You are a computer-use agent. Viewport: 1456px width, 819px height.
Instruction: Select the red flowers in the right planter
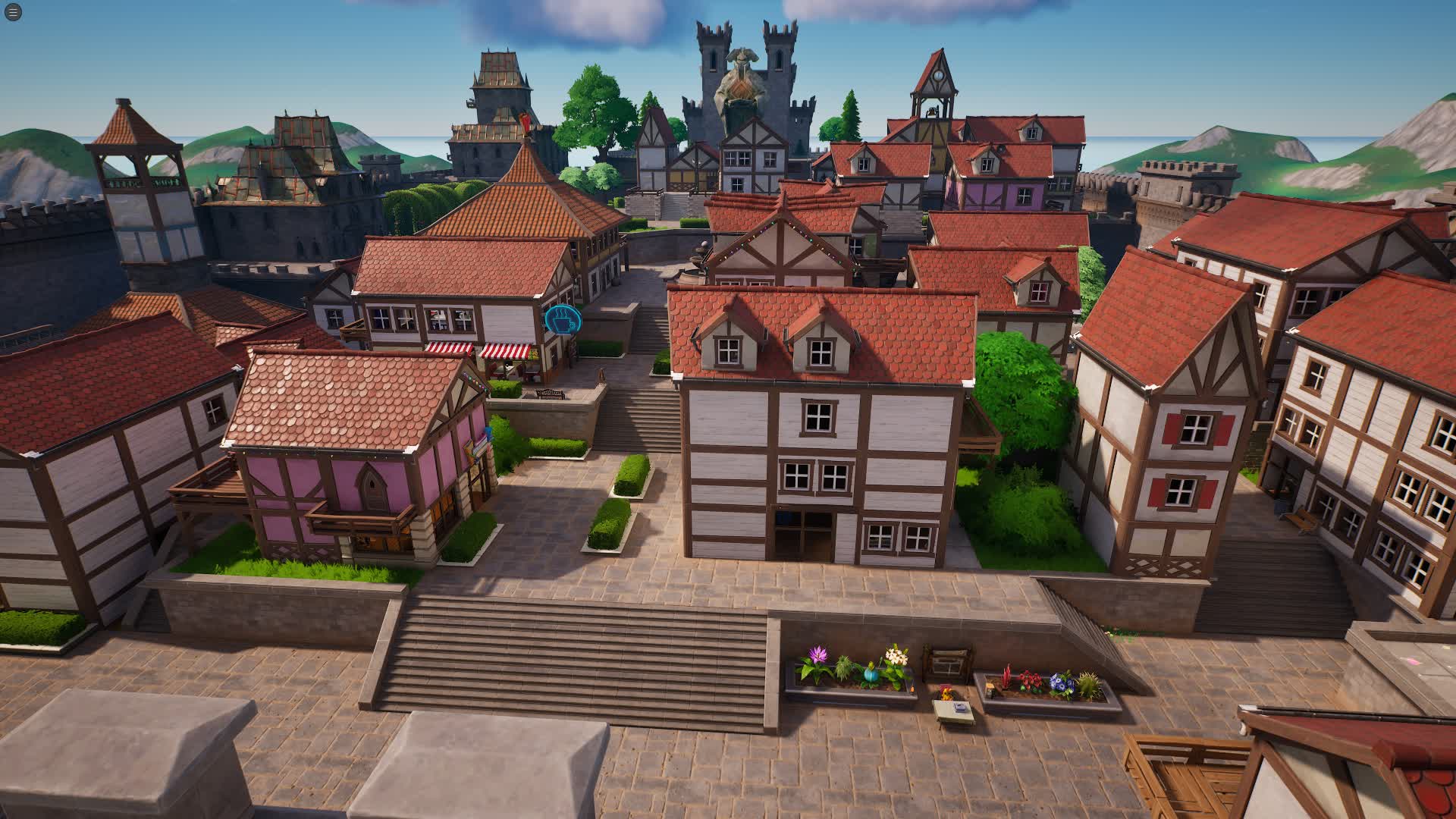pos(1031,680)
